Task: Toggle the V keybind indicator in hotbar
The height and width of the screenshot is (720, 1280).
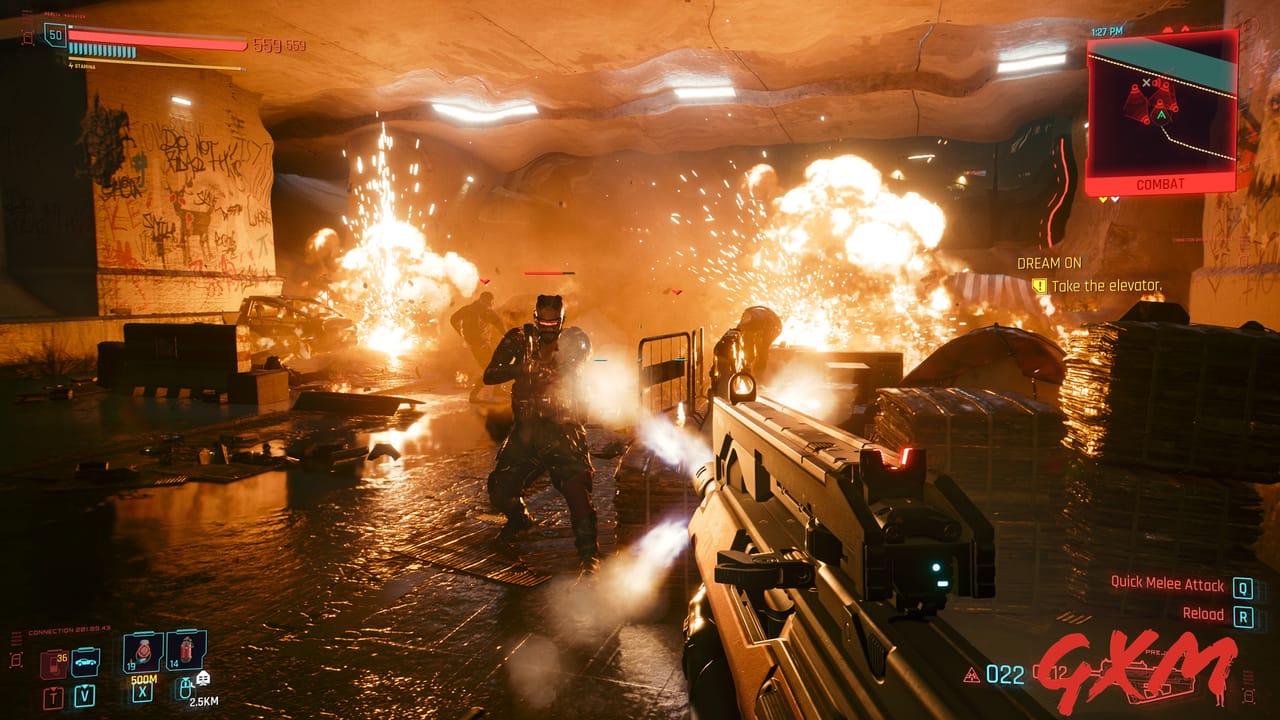Action: (x=85, y=694)
